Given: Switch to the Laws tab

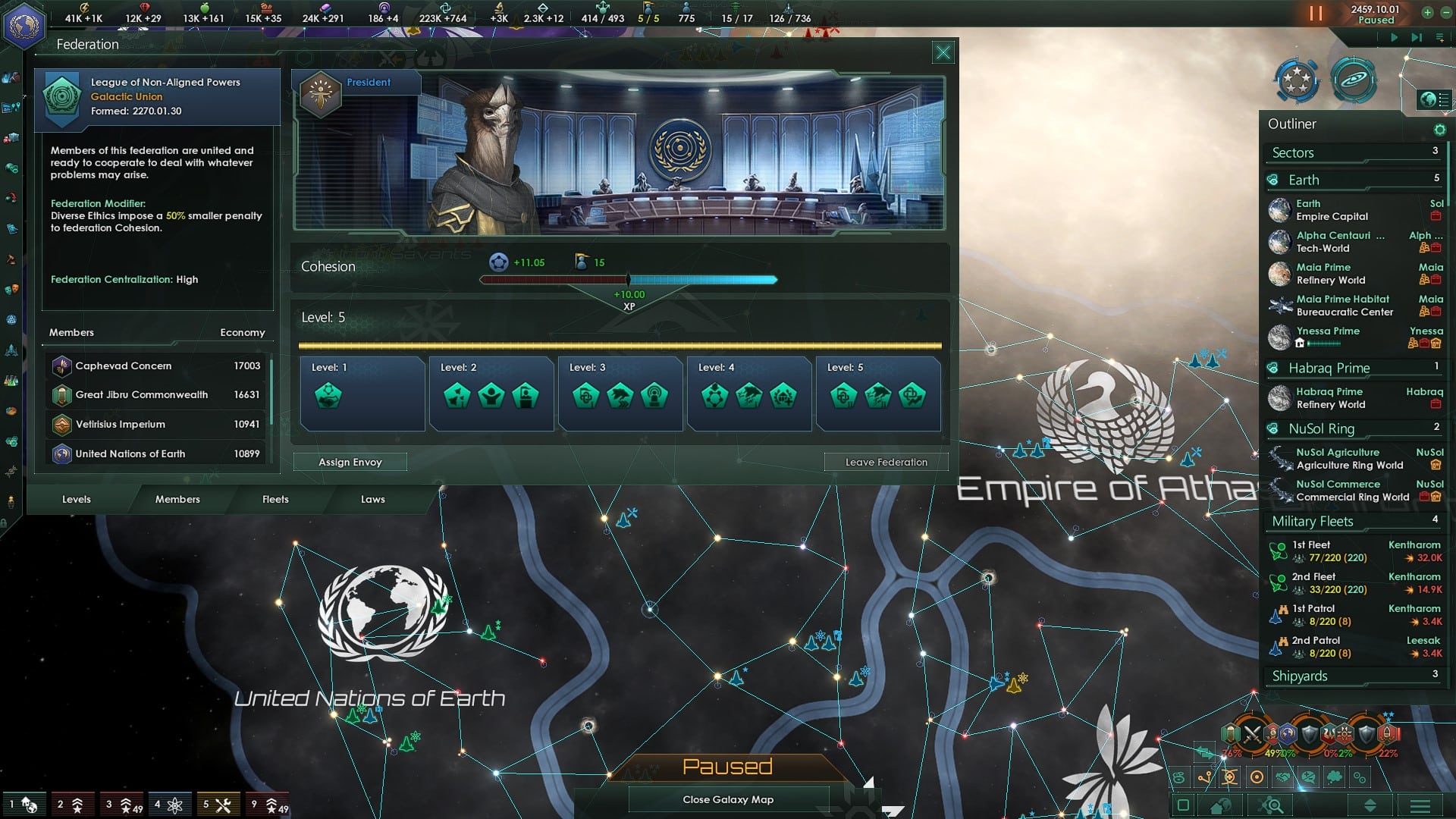Looking at the screenshot, I should click(372, 499).
